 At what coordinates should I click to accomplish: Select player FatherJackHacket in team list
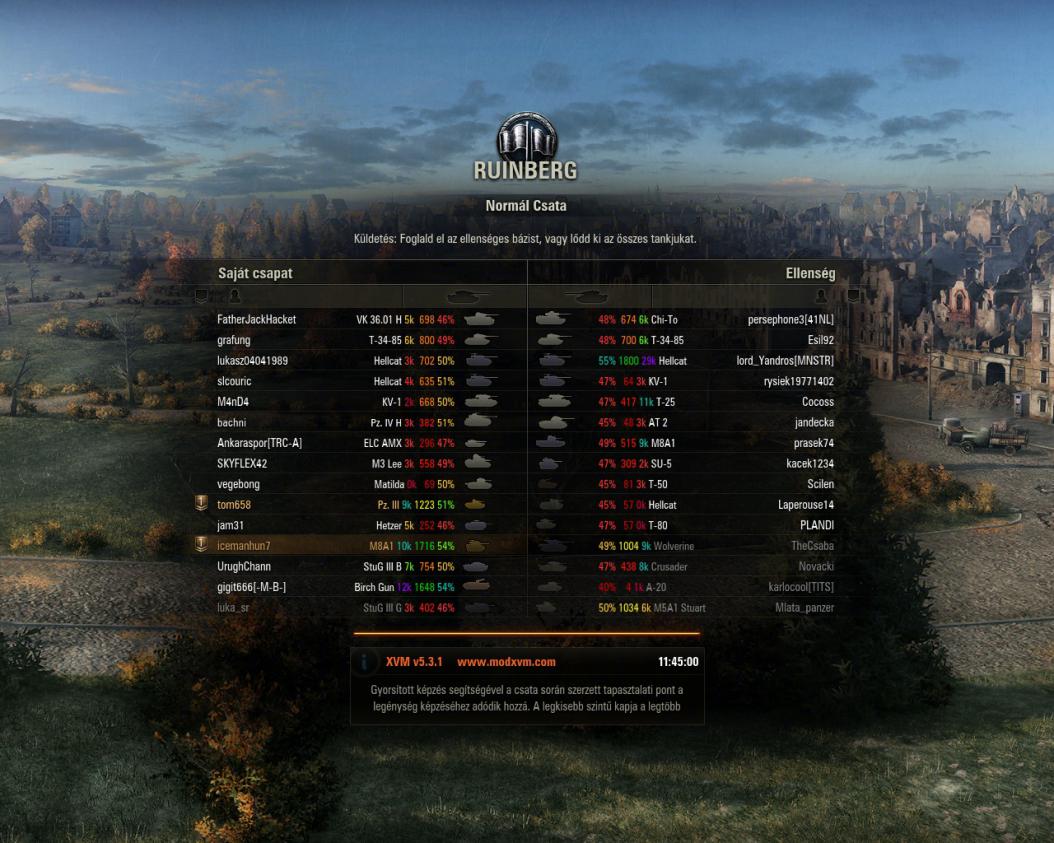point(257,320)
